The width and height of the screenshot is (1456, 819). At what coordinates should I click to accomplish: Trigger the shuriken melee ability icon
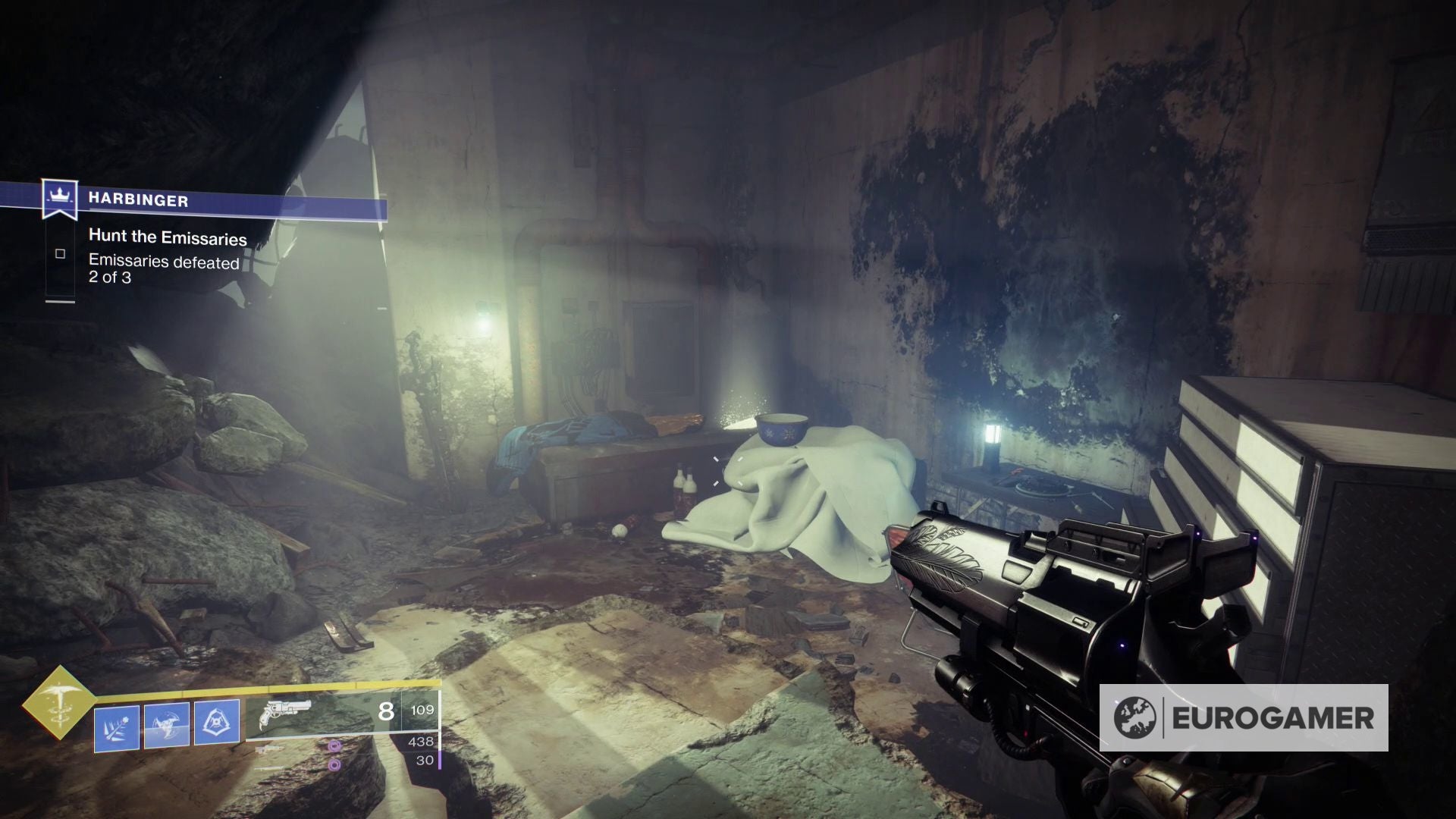[167, 726]
